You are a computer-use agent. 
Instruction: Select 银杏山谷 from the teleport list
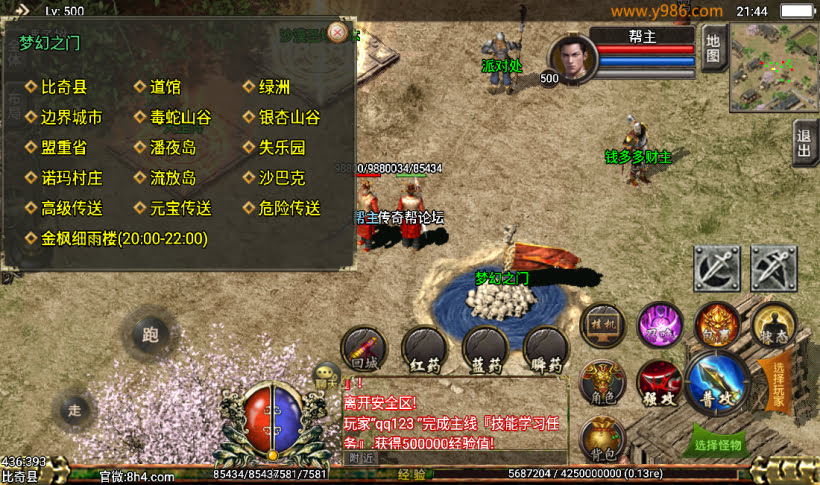289,117
